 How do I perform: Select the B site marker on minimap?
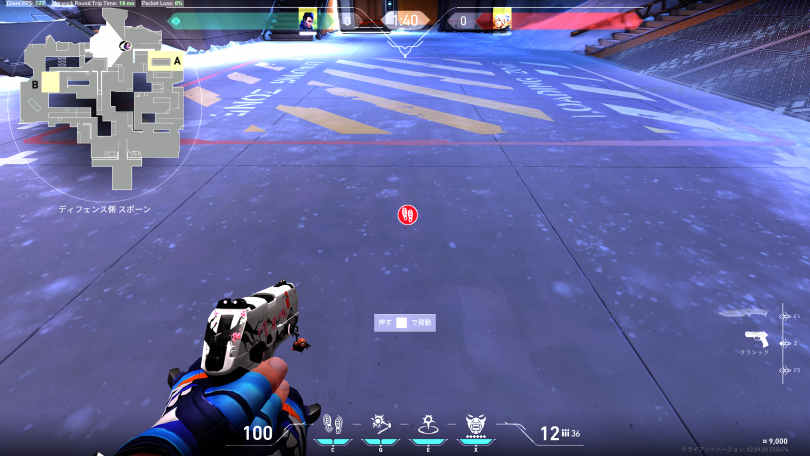tap(34, 86)
